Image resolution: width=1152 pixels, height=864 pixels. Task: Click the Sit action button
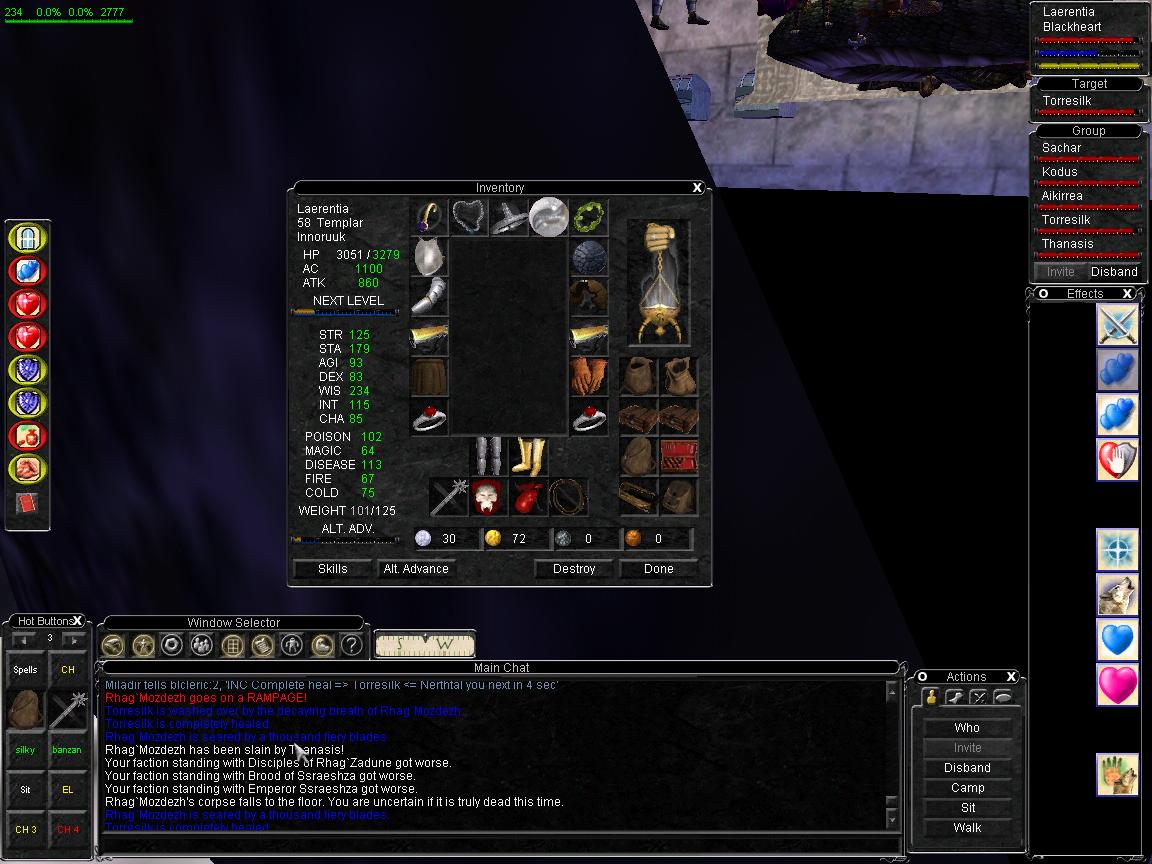[967, 808]
